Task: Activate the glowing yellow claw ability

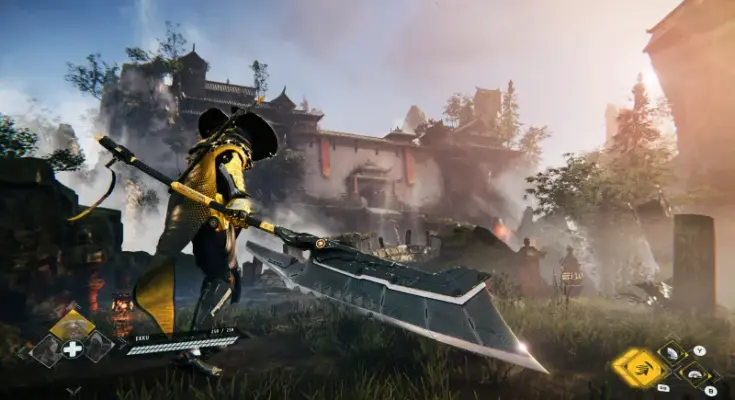Action: pos(638,367)
